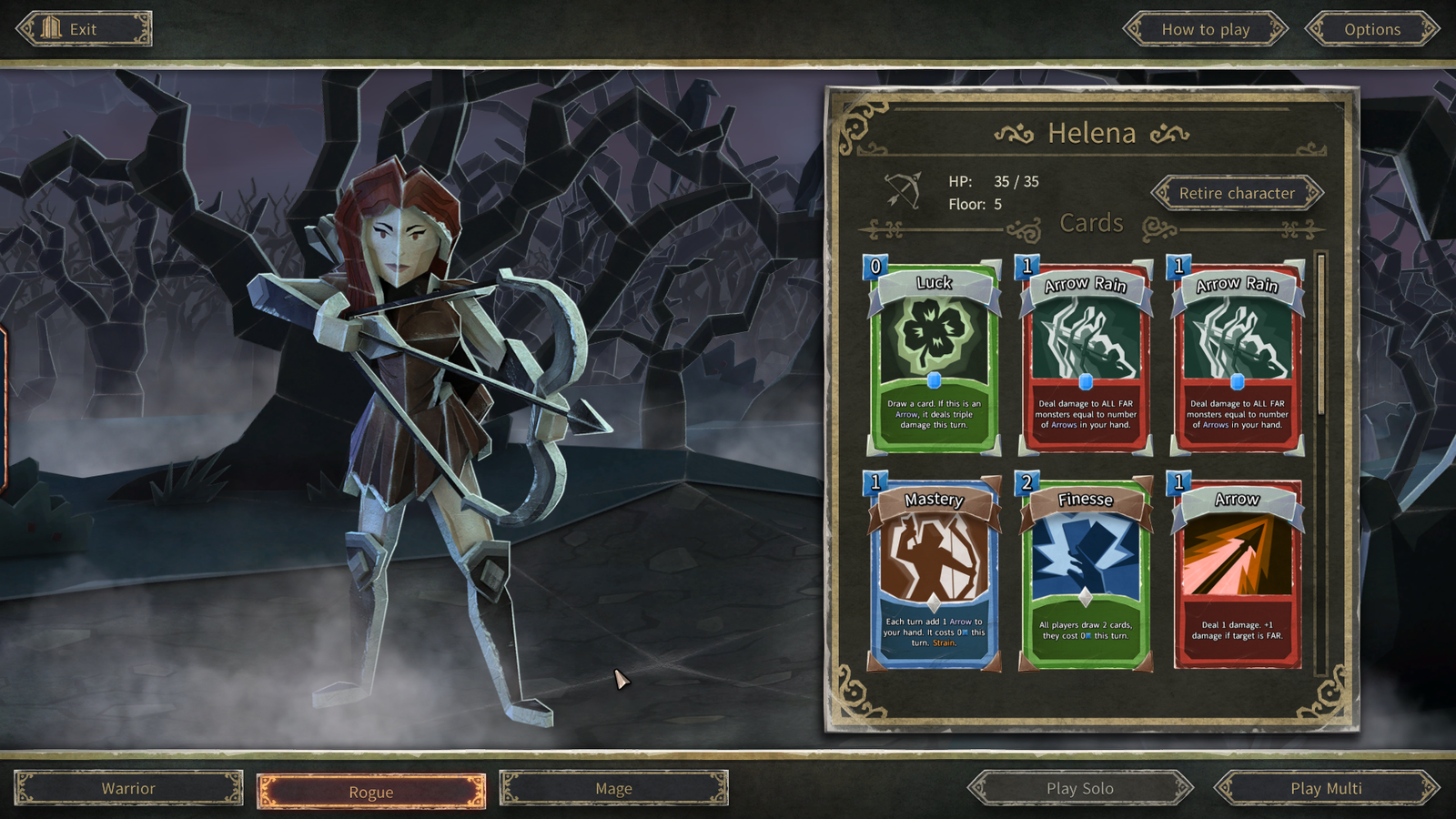Start a Play Solo game
The image size is (1456, 819).
pyautogui.click(x=1079, y=788)
